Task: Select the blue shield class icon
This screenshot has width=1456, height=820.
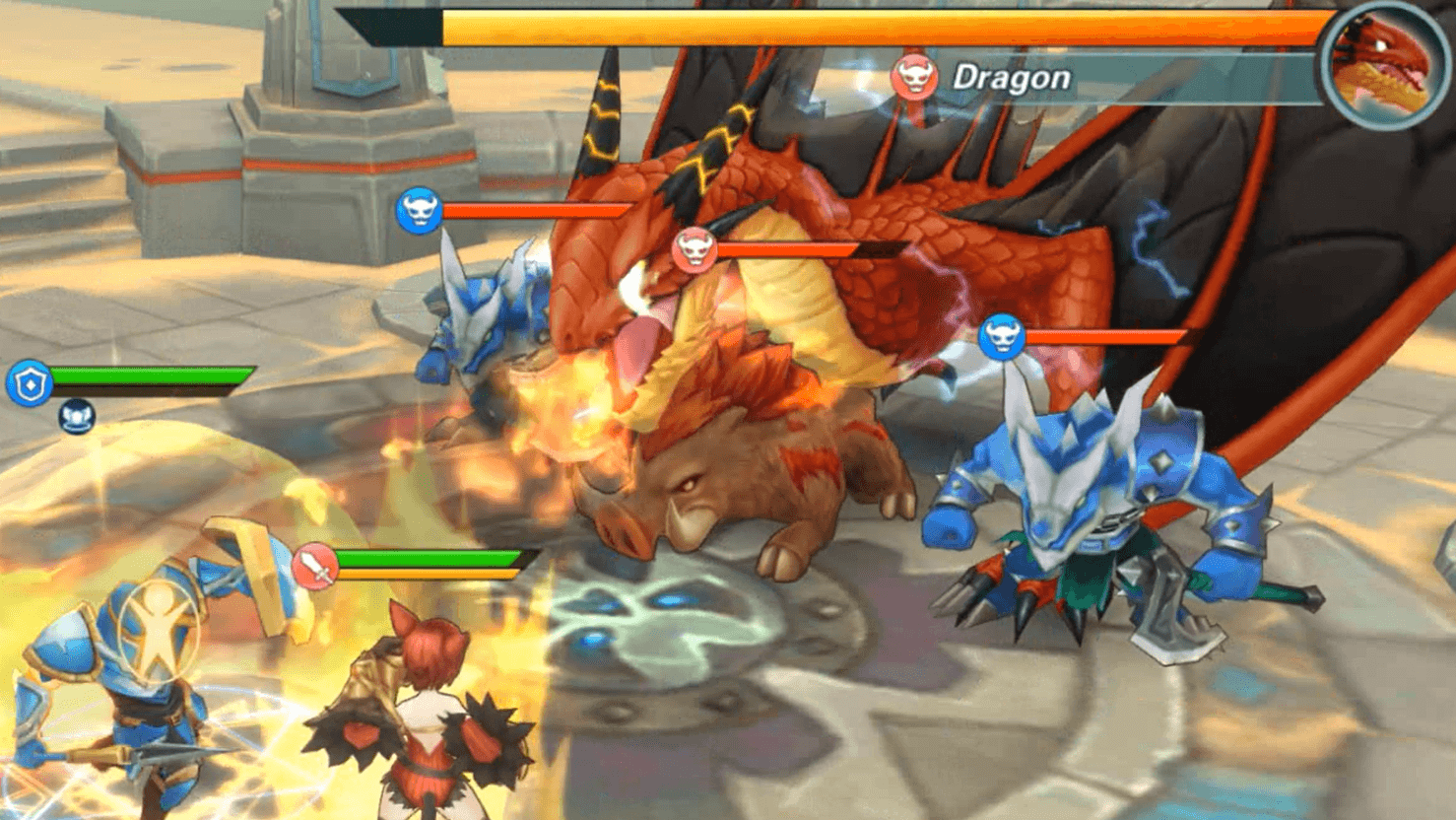Action: point(30,383)
